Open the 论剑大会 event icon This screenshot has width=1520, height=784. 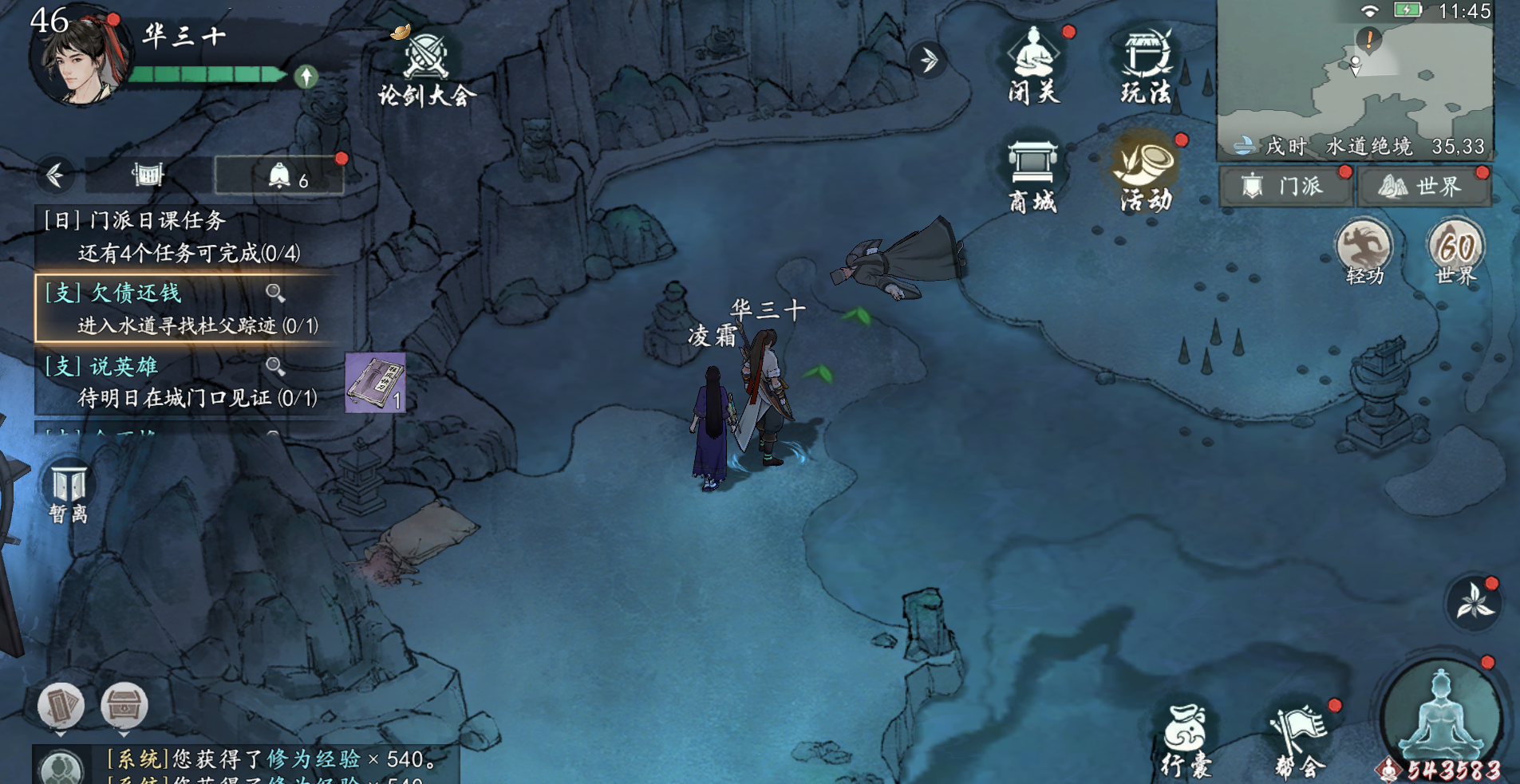[x=426, y=69]
